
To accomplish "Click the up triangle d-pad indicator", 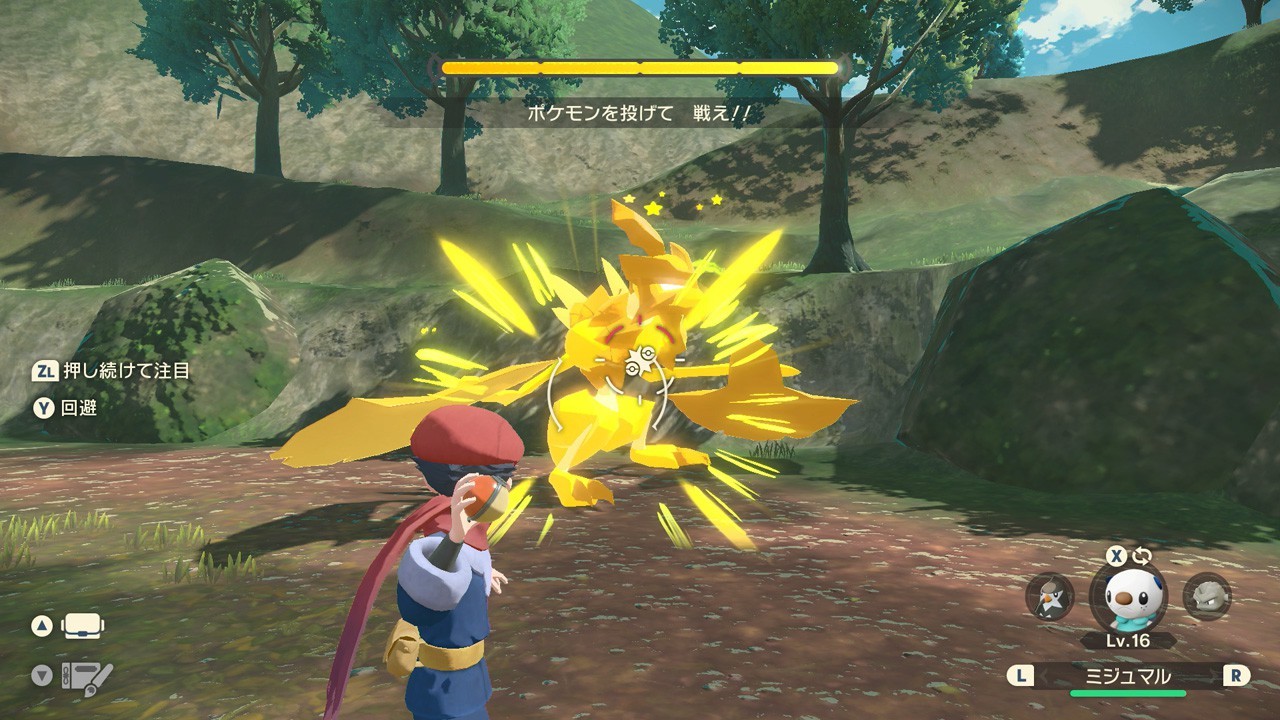I will coord(41,626).
